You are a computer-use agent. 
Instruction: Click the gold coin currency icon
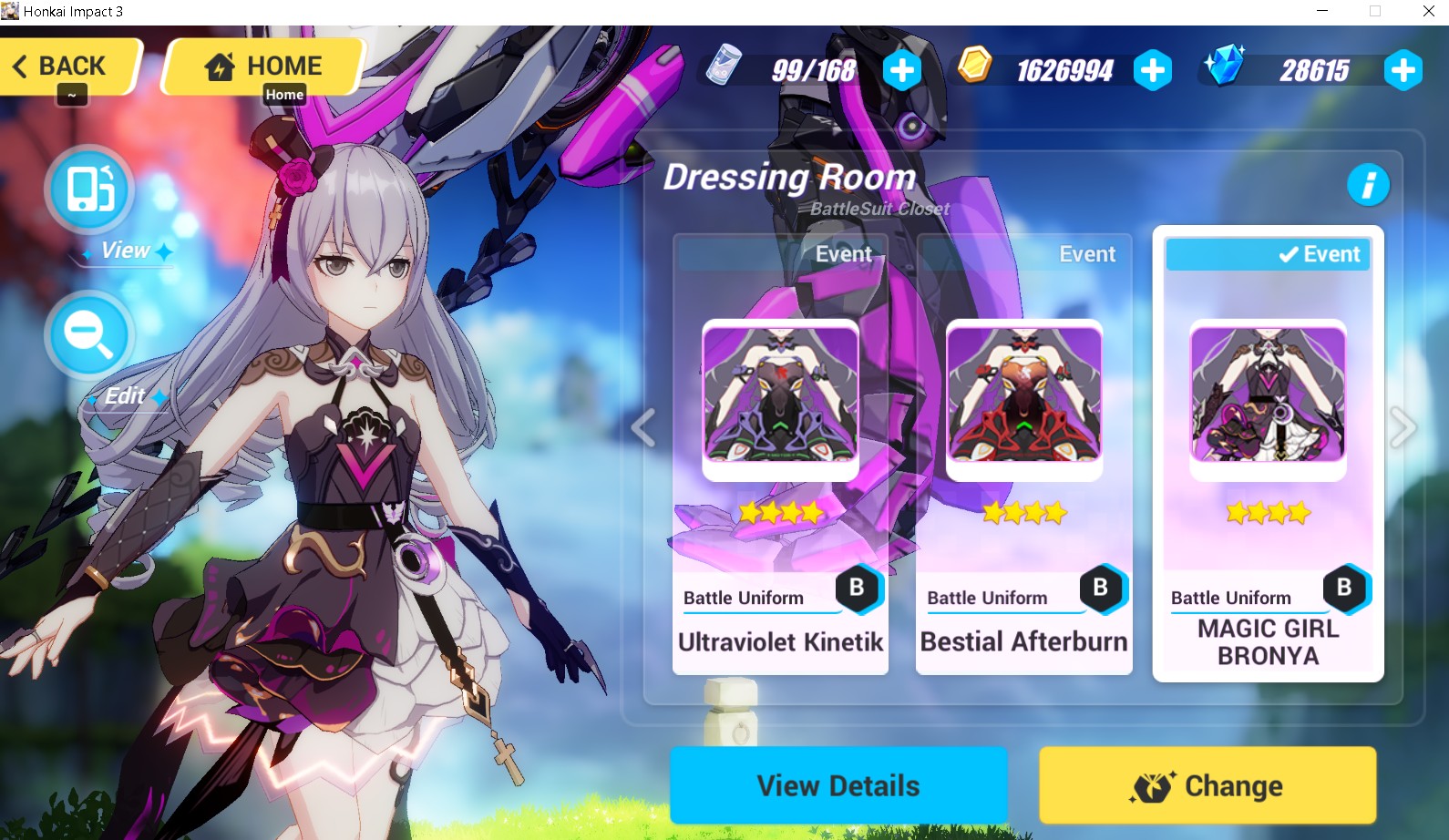[x=976, y=67]
